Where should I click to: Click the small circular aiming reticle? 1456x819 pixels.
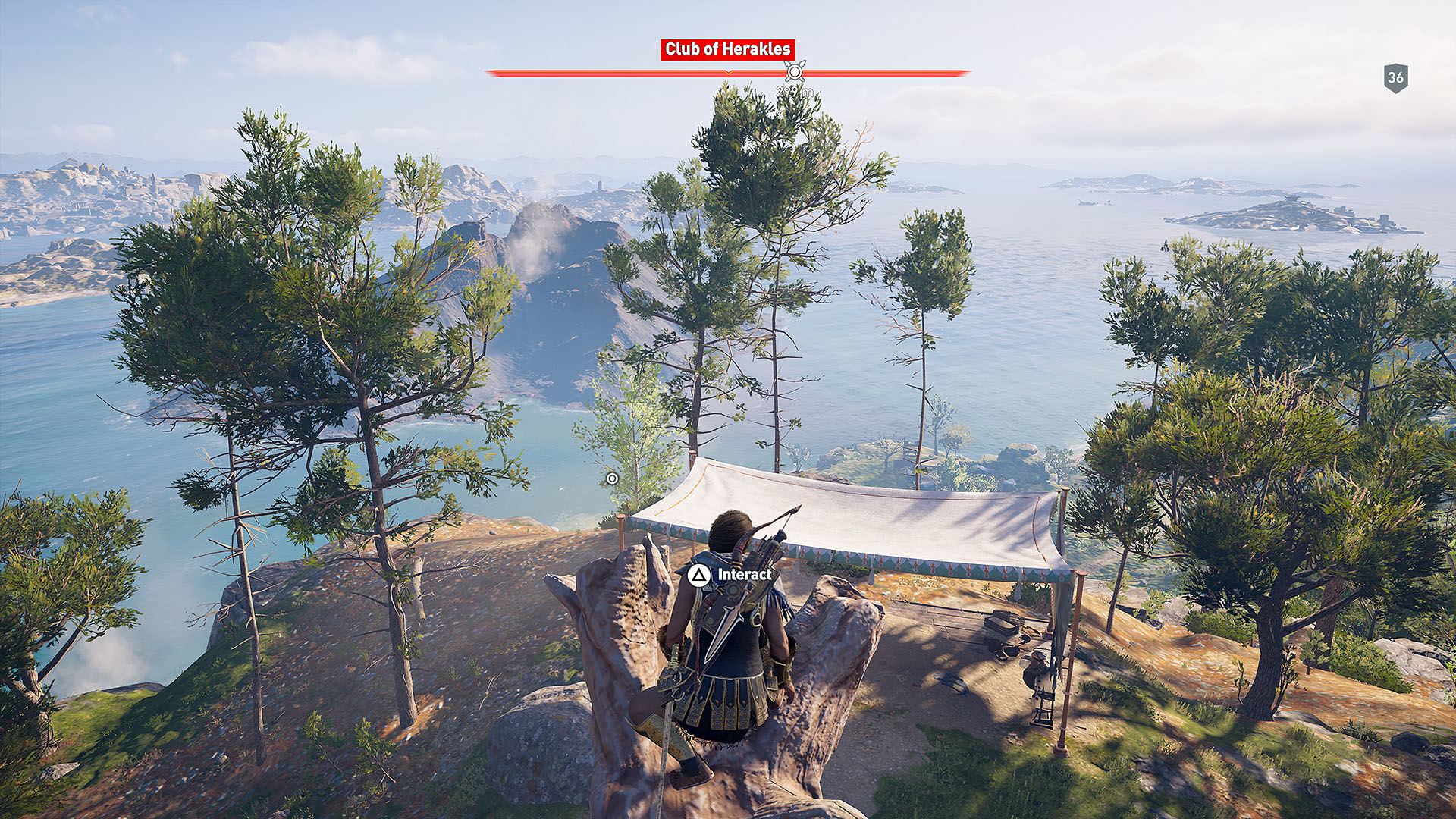coord(613,478)
